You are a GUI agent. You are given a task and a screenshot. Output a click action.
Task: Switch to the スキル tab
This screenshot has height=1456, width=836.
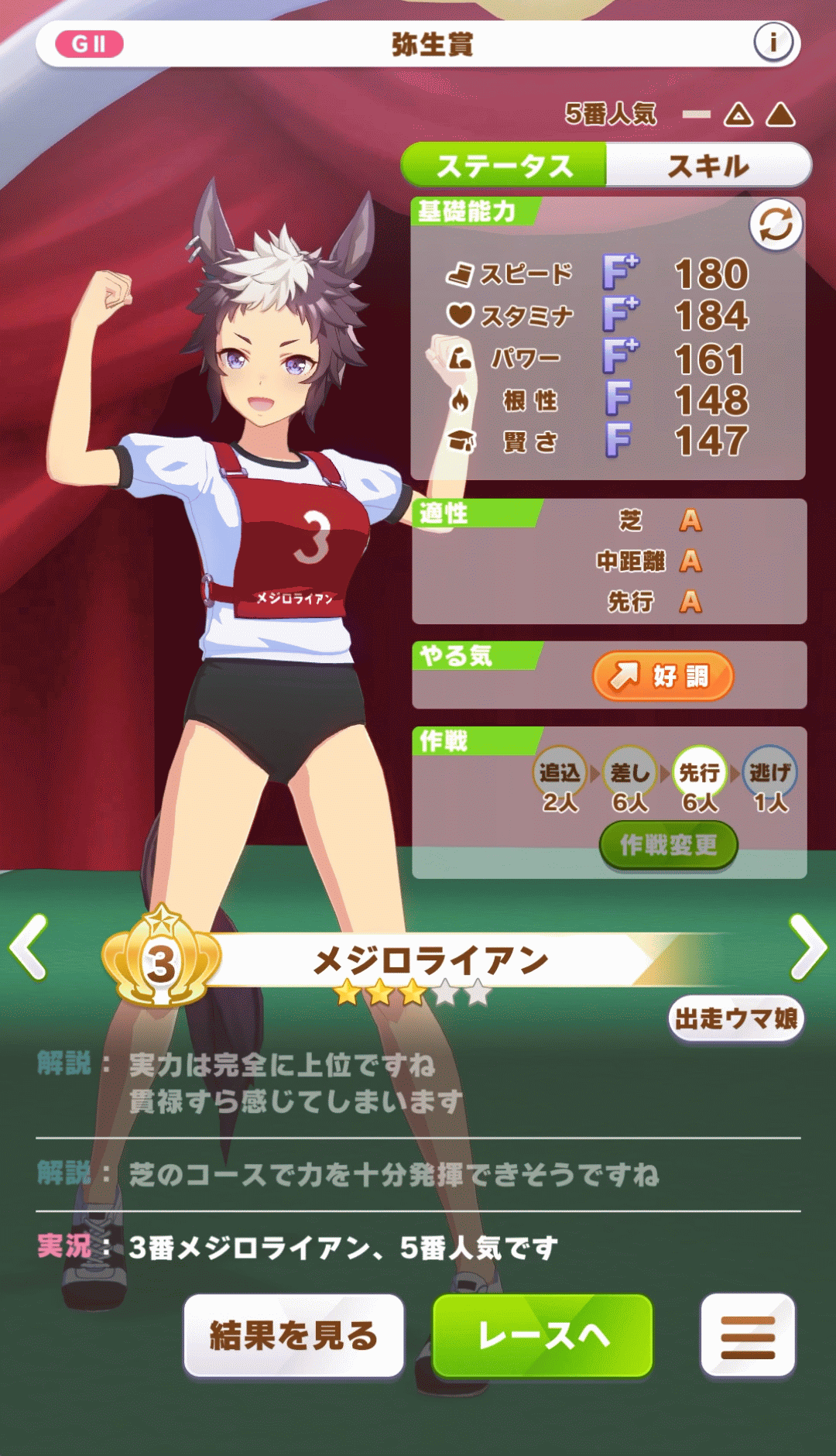click(x=708, y=165)
